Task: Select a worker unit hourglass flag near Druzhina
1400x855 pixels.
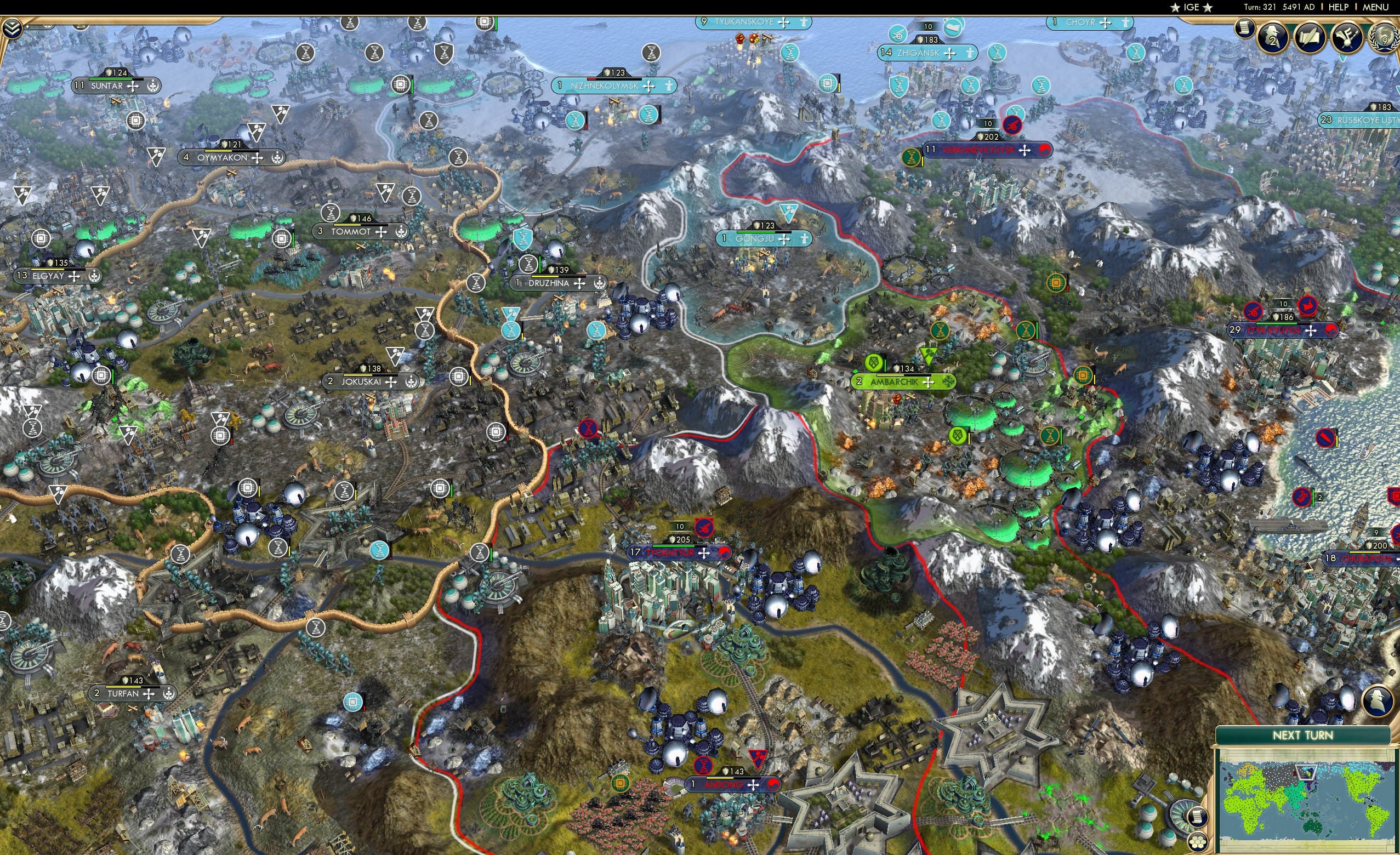Action: point(527,263)
